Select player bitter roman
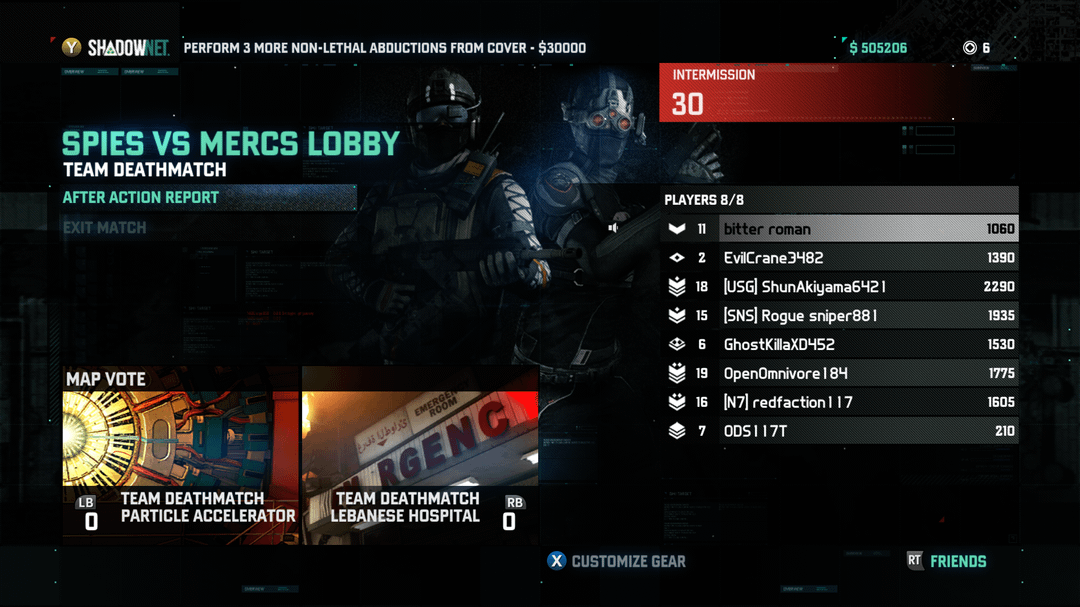The height and width of the screenshot is (607, 1080). coord(840,229)
